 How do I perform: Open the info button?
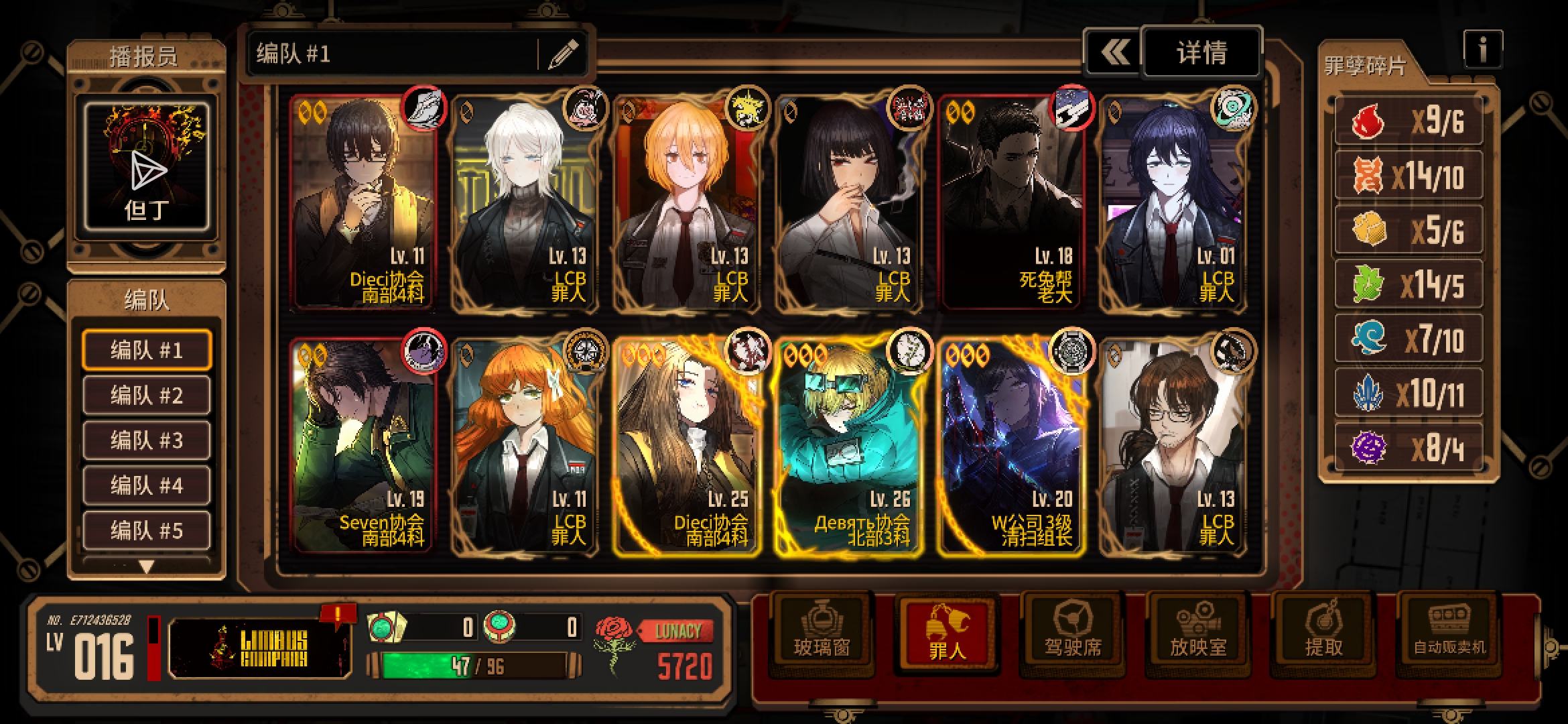tap(1482, 50)
